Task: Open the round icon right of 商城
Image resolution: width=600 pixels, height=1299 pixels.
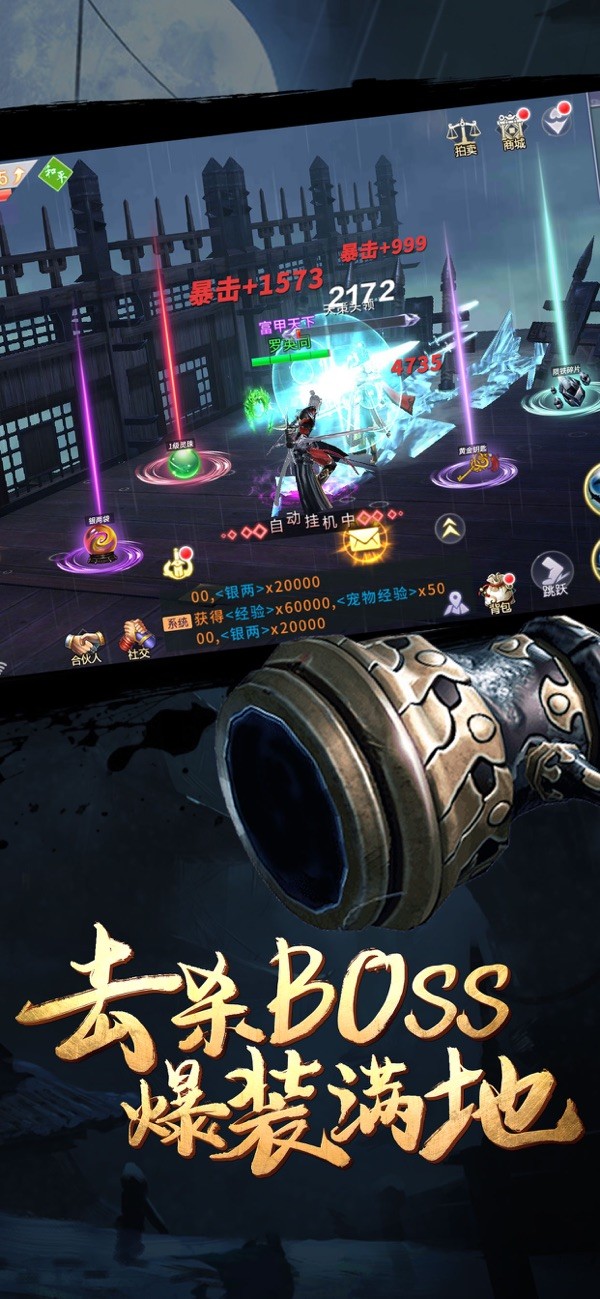Action: 556,122
